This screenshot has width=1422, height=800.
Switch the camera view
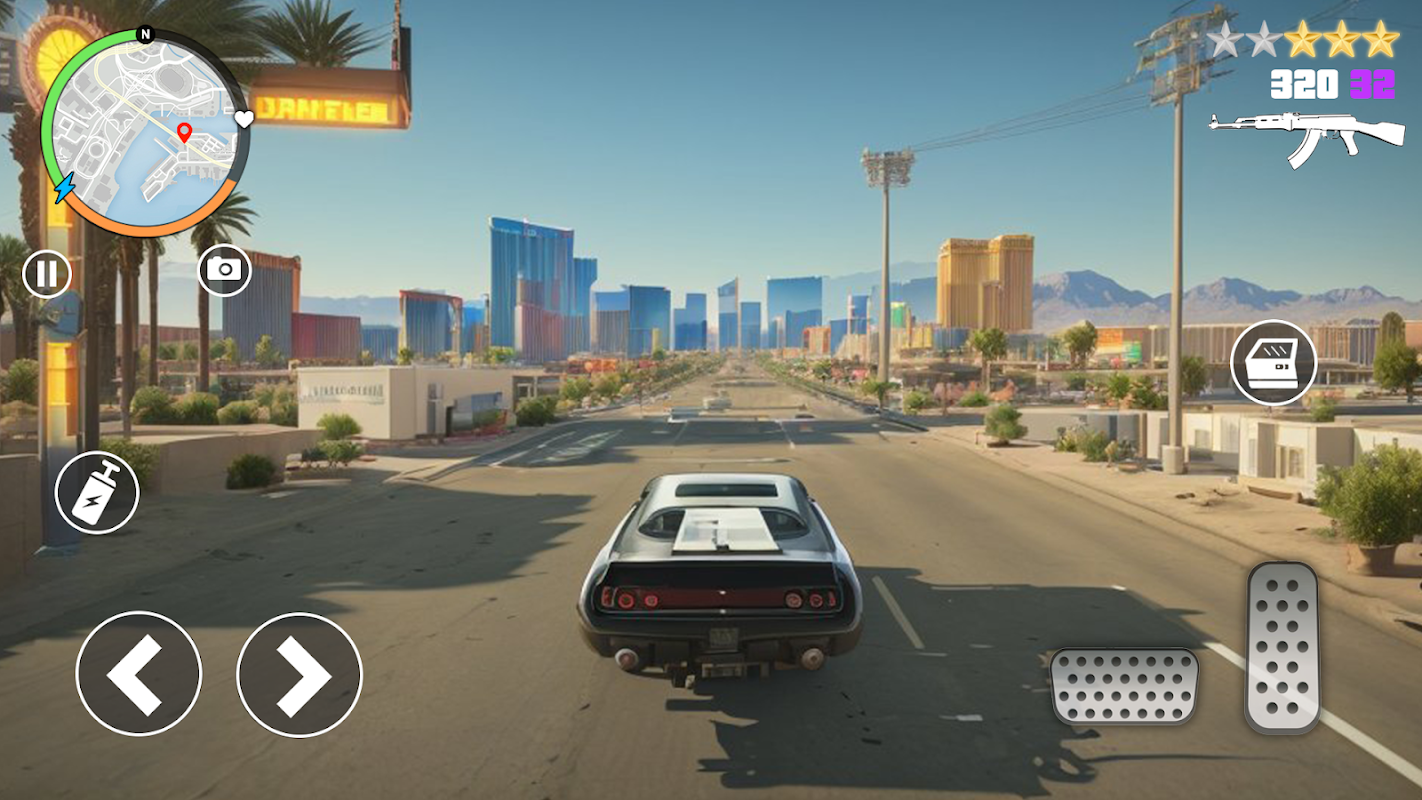pyautogui.click(x=224, y=270)
